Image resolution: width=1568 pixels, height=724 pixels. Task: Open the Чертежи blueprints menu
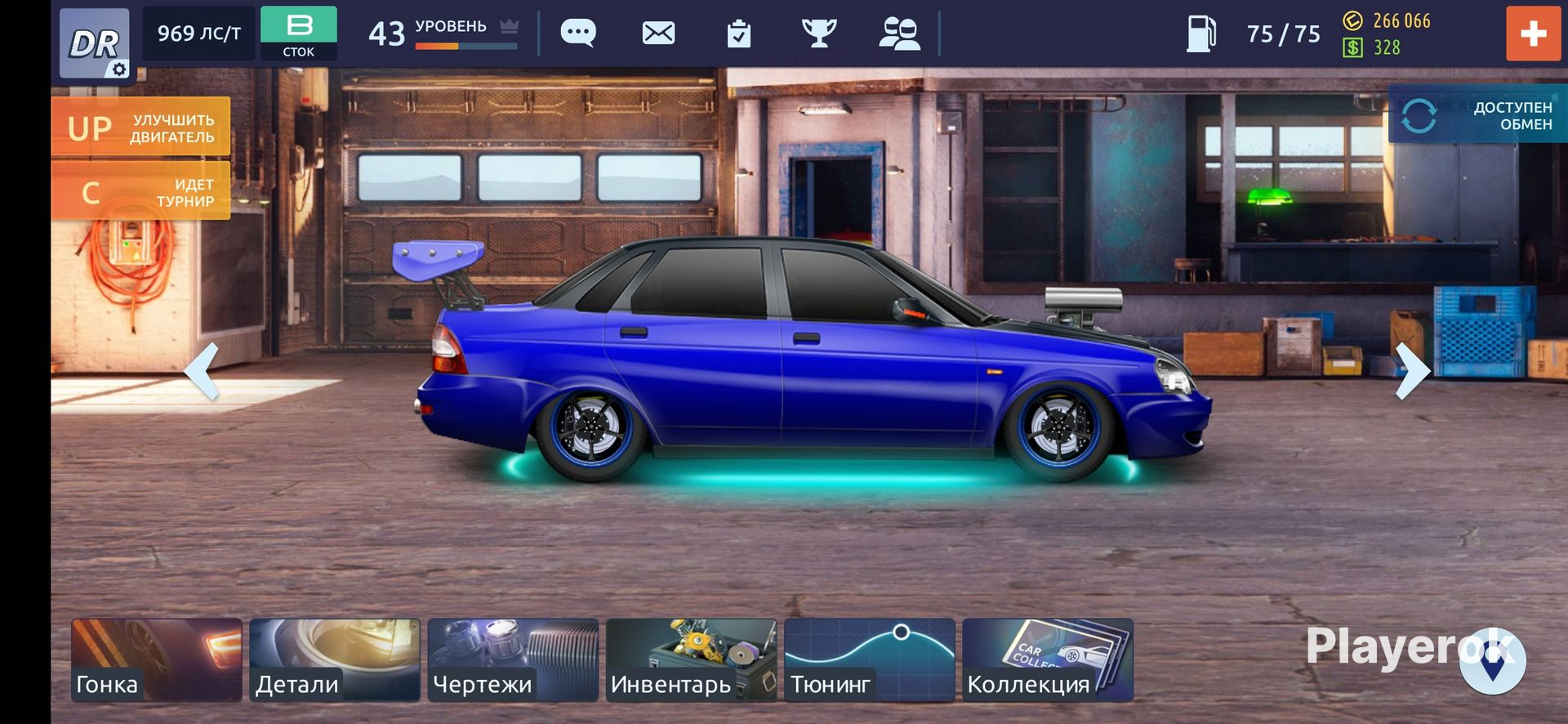513,660
